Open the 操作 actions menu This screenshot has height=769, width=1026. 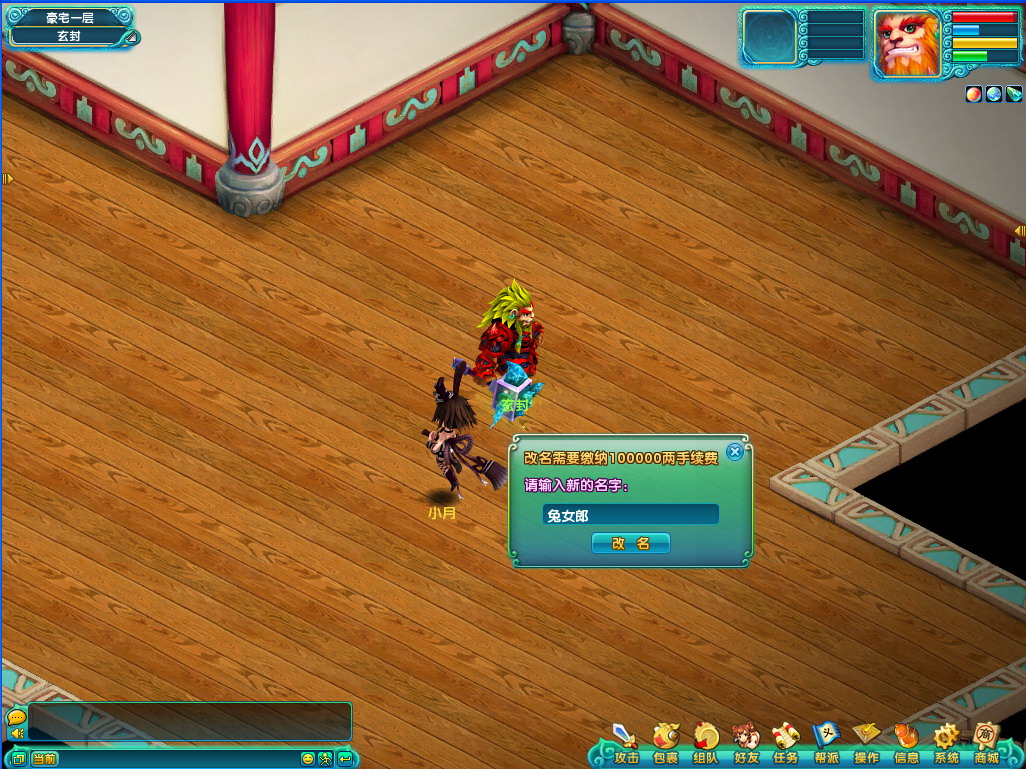click(866, 740)
